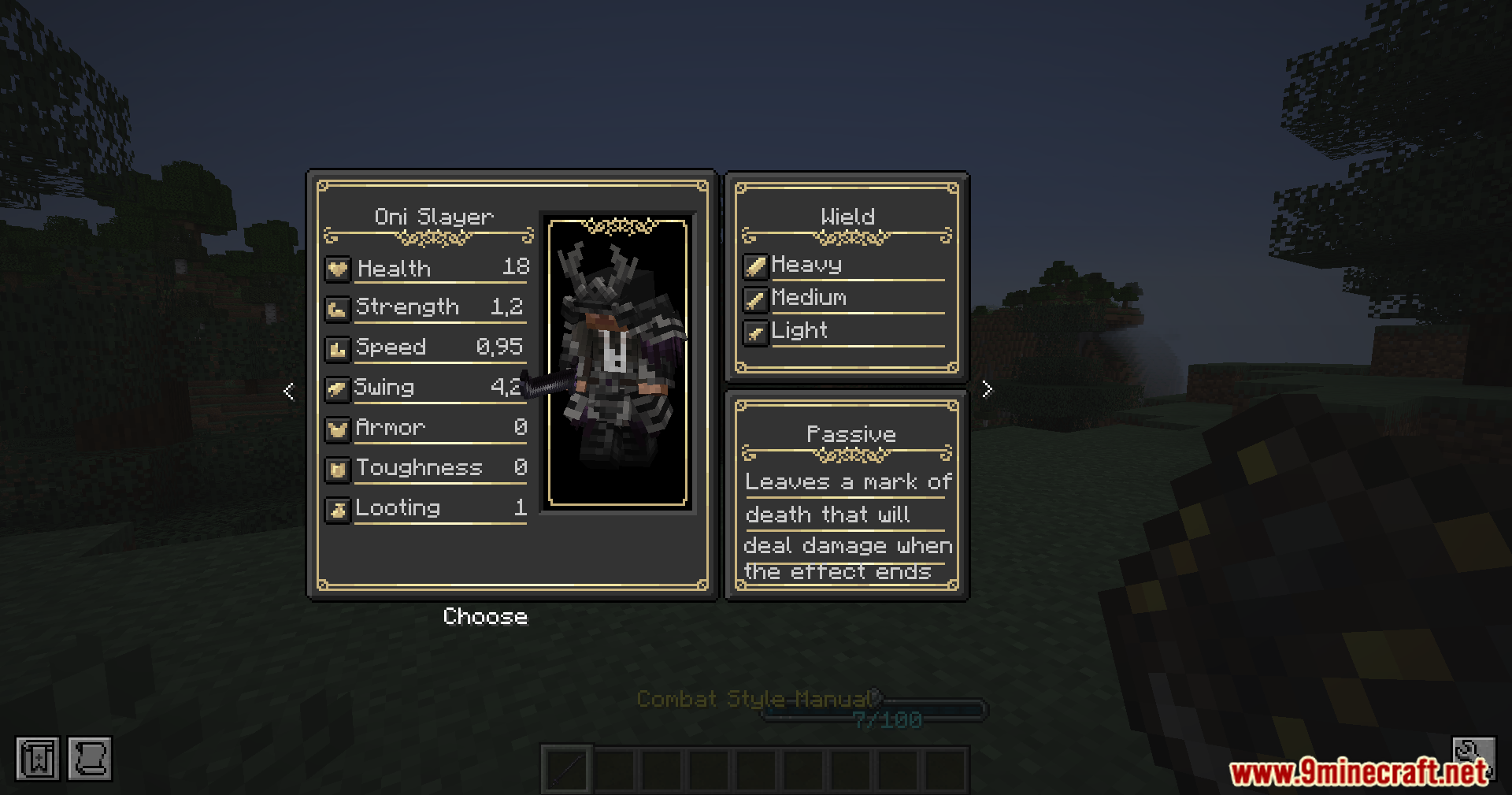Select the katana hotbar slot
Image resolution: width=1512 pixels, height=795 pixels.
[x=566, y=768]
